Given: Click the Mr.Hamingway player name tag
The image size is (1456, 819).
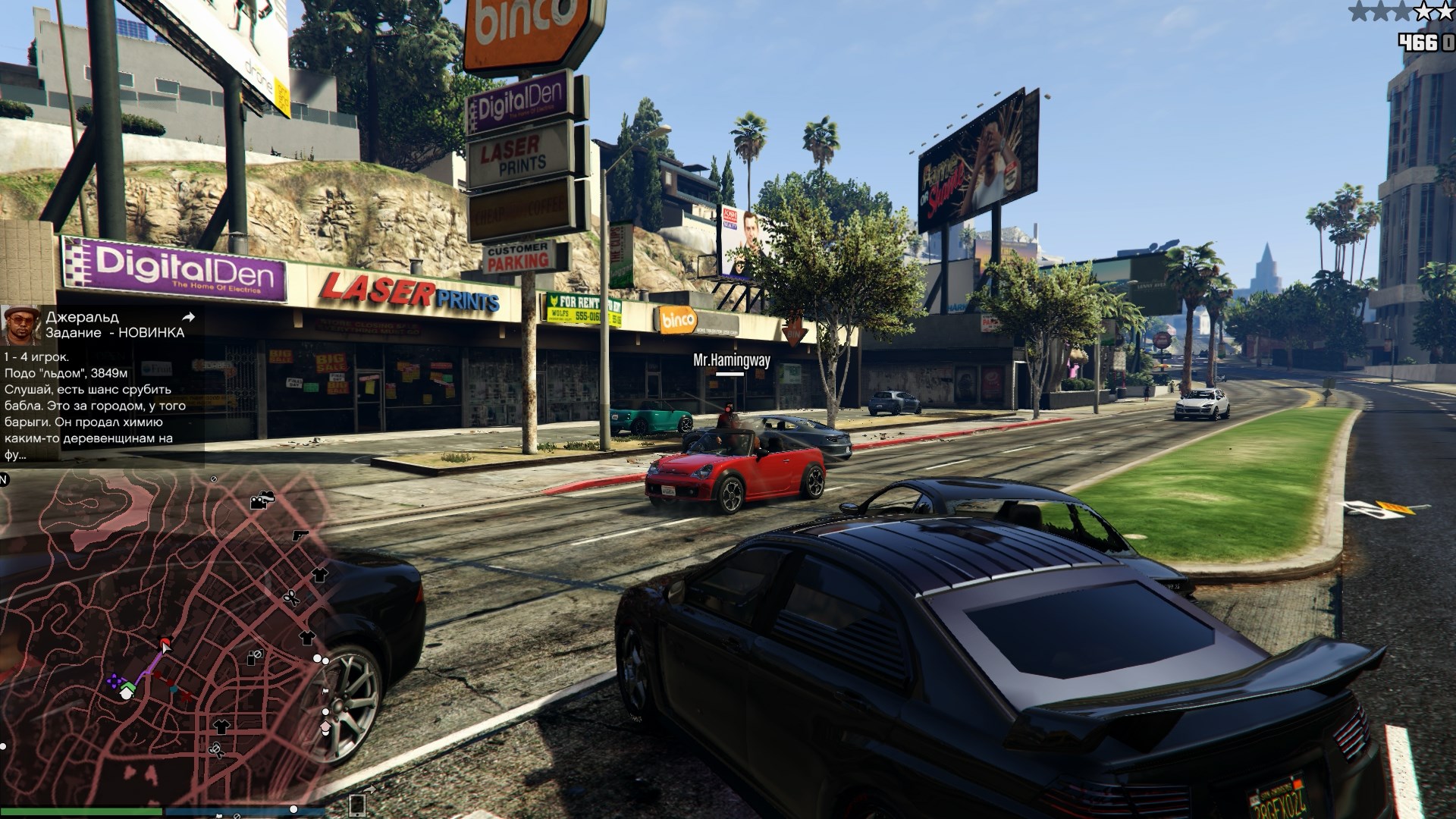Looking at the screenshot, I should pyautogui.click(x=731, y=361).
